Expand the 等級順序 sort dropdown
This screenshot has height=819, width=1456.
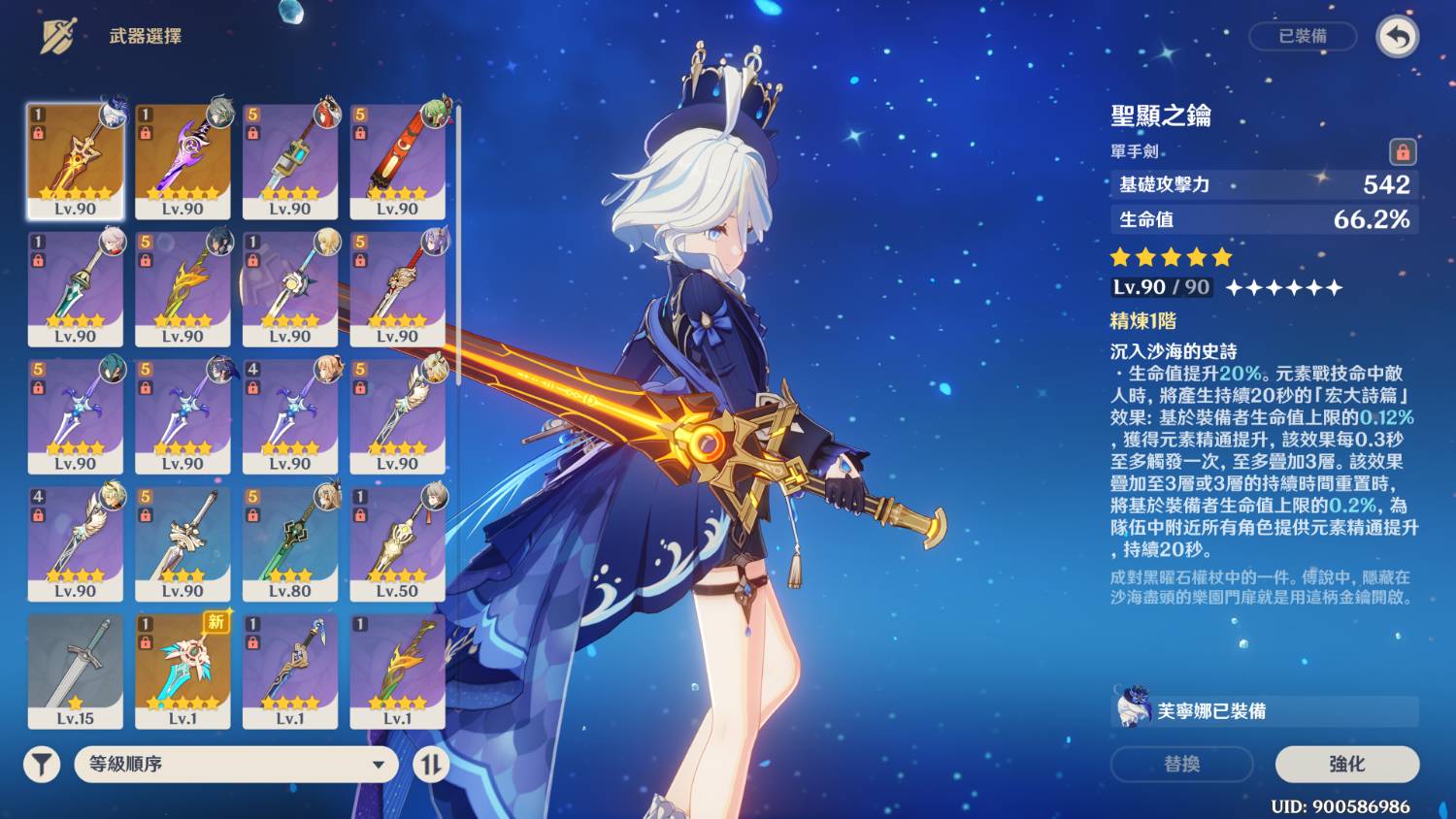click(236, 765)
